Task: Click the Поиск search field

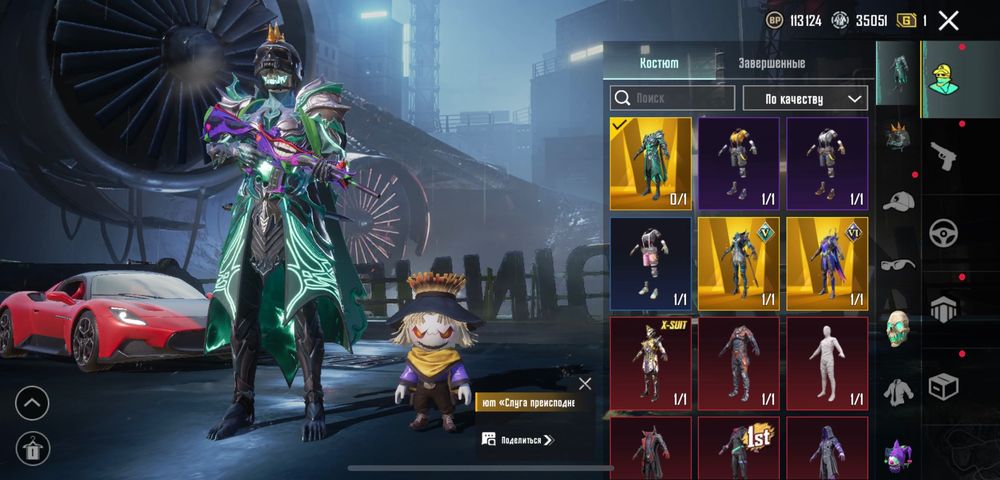Action: [x=673, y=98]
